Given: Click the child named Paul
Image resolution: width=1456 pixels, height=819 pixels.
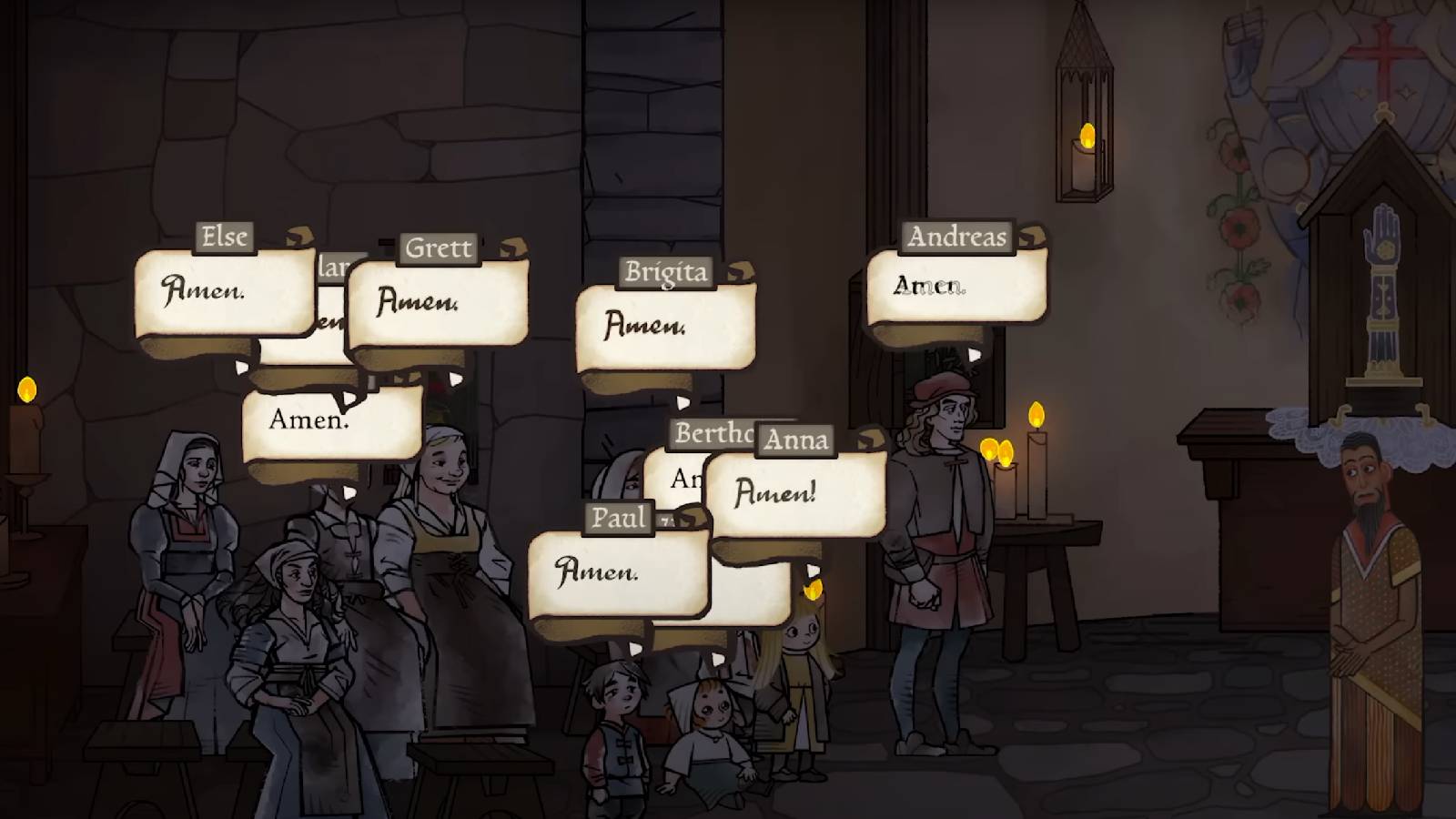Looking at the screenshot, I should pyautogui.click(x=614, y=719).
